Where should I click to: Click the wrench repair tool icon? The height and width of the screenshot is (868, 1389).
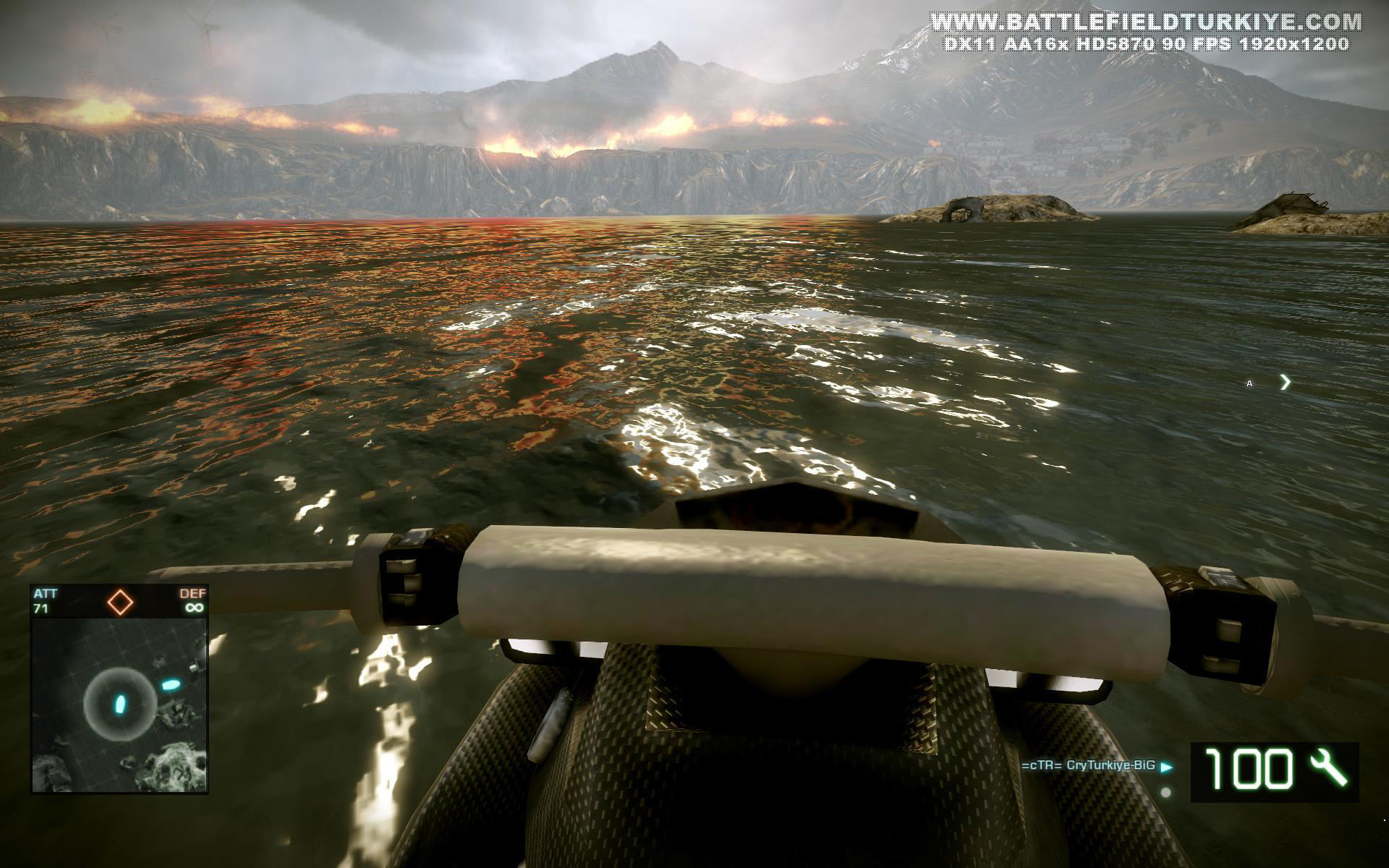[1328, 768]
